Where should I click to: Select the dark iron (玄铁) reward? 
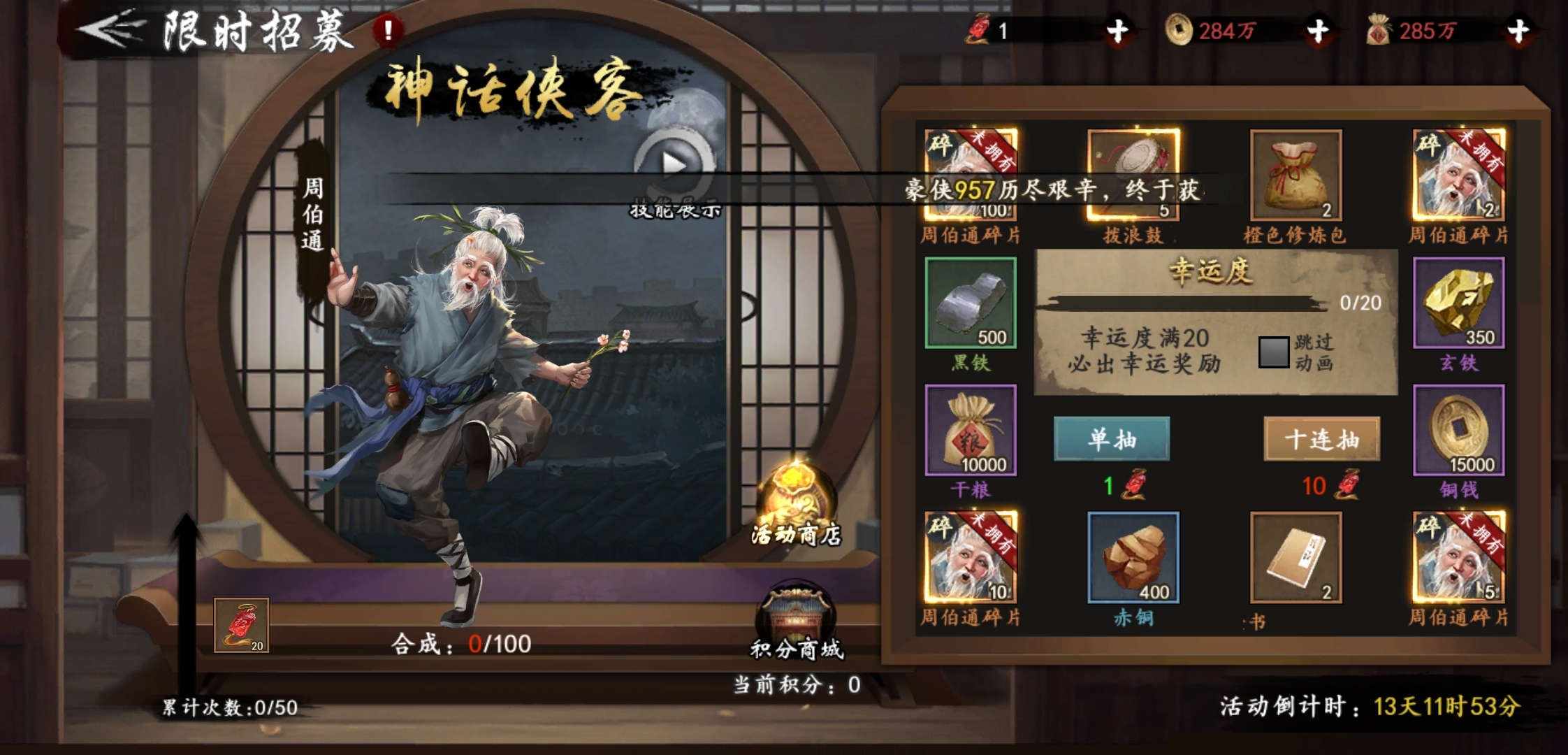pyautogui.click(x=1458, y=303)
